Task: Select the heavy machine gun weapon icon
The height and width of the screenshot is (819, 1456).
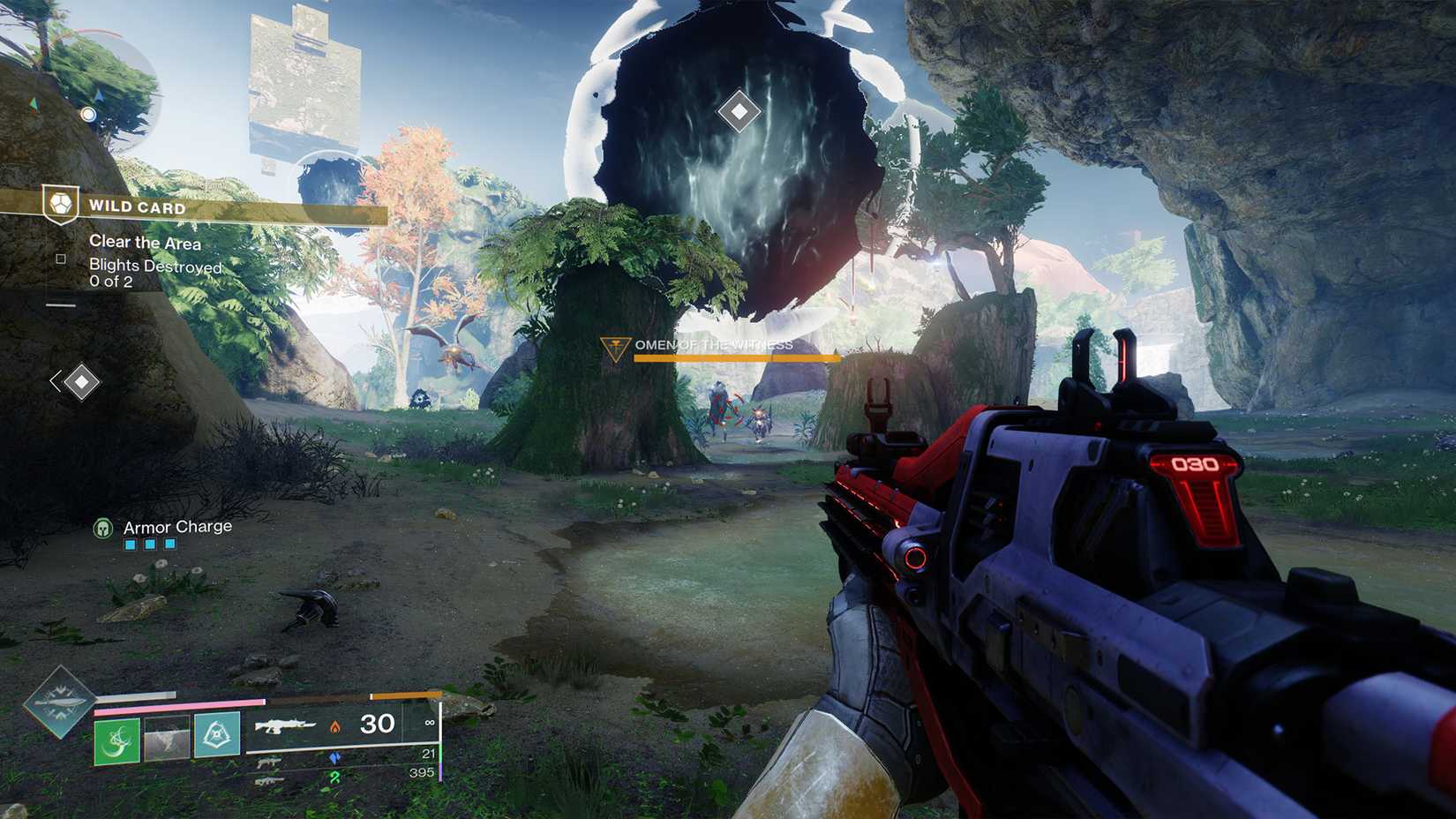Action: point(268,782)
